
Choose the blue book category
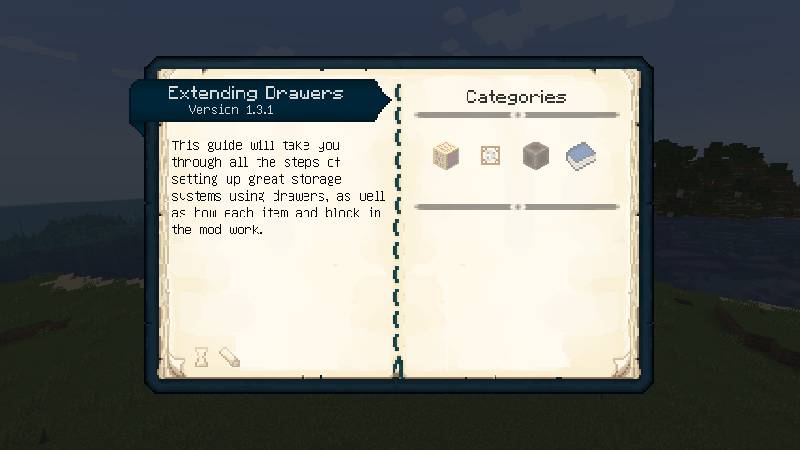click(x=581, y=156)
